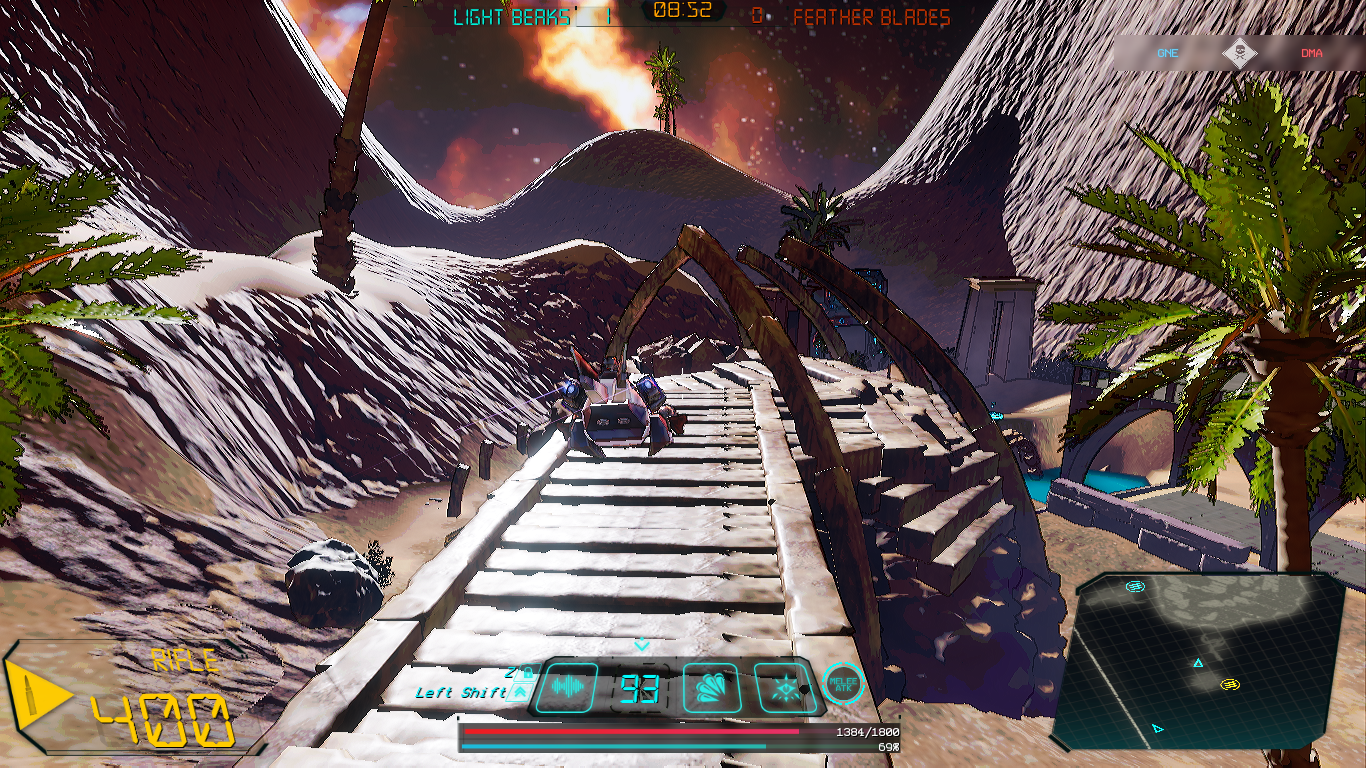The image size is (1366, 768).
Task: Click the circular Melee ATK button
Action: [843, 683]
